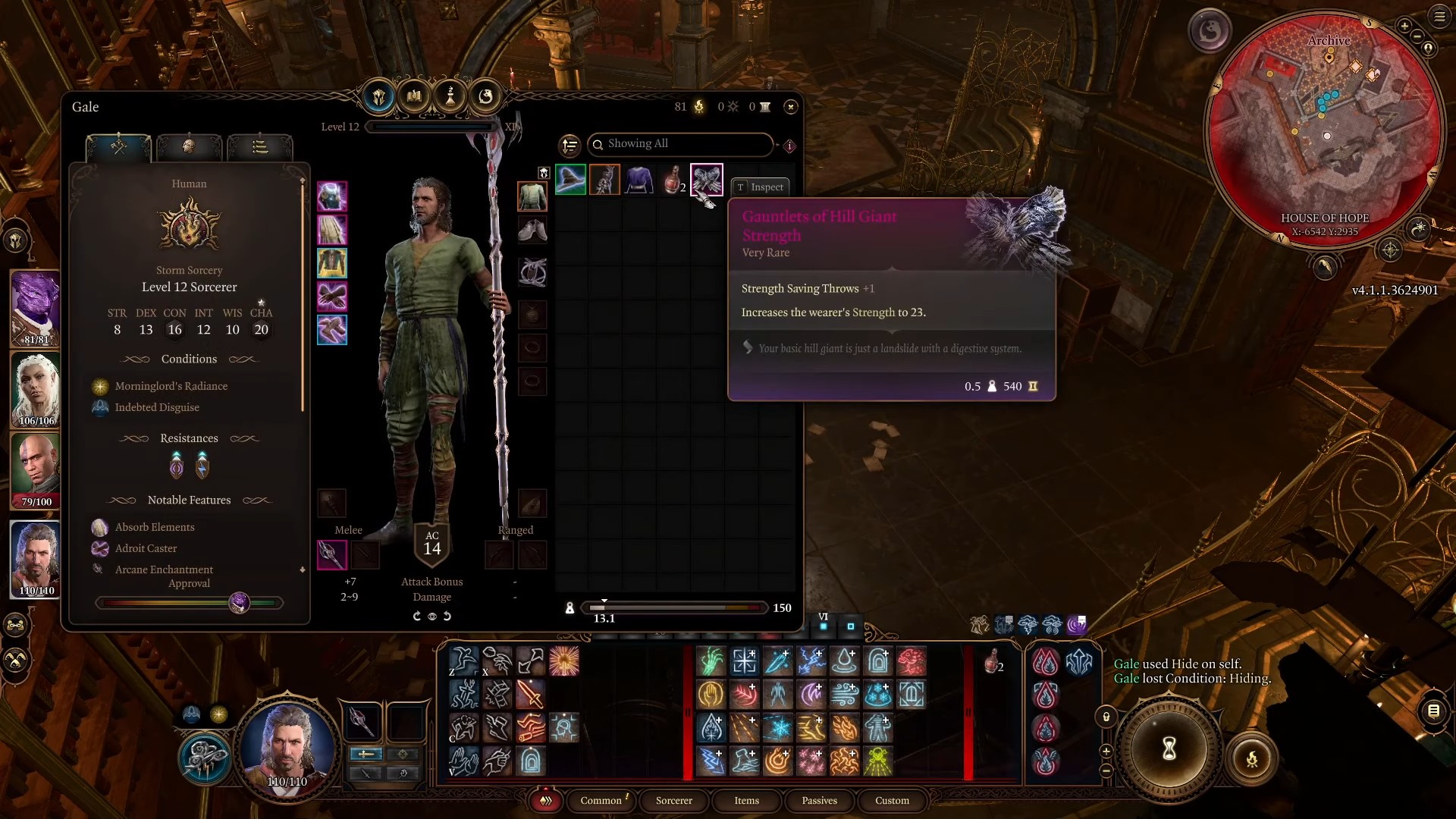Select the white-haired companion portrait
This screenshot has width=1456, height=819.
tap(36, 390)
